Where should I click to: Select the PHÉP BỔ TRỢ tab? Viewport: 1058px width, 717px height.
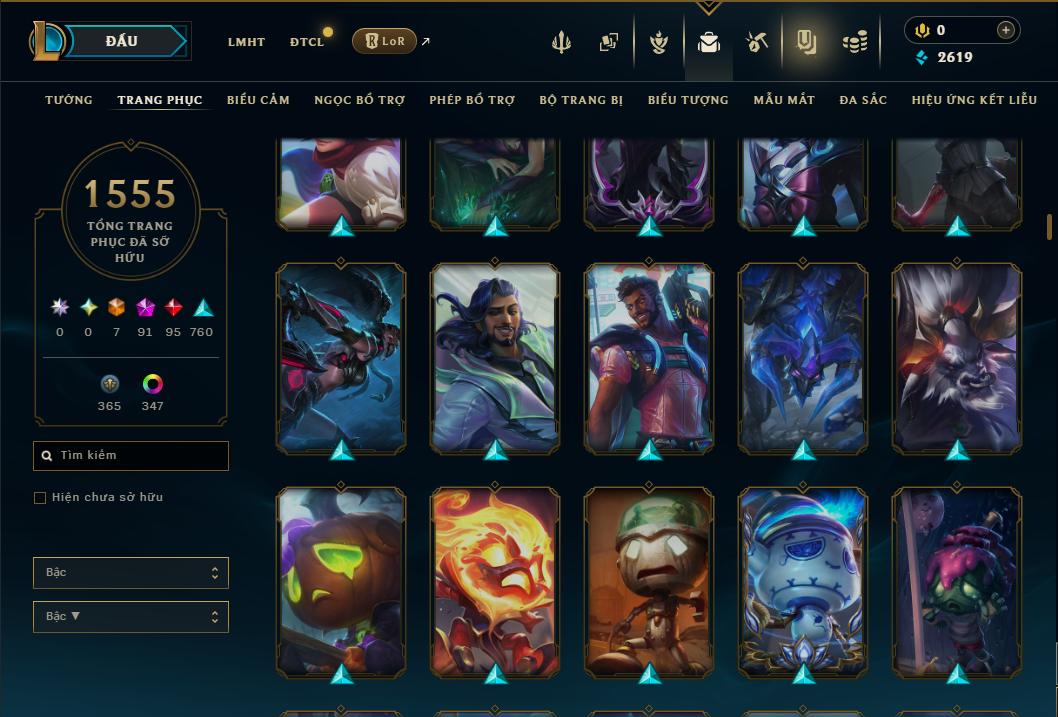click(472, 100)
